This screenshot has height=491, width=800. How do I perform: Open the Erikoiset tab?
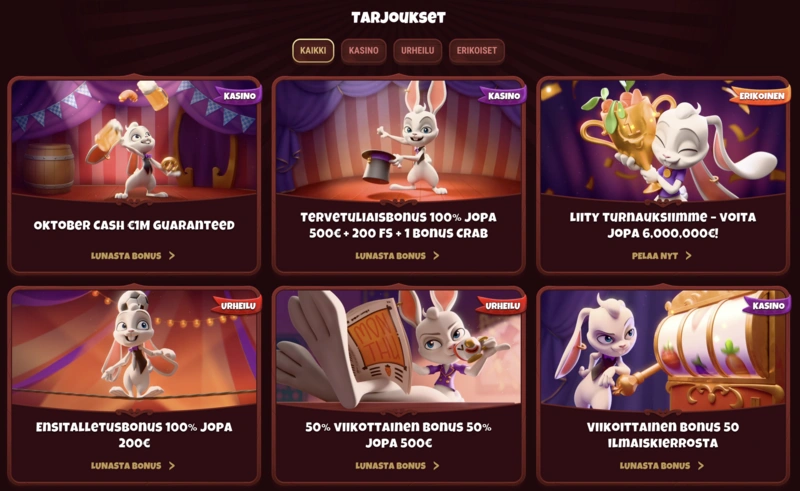476,51
